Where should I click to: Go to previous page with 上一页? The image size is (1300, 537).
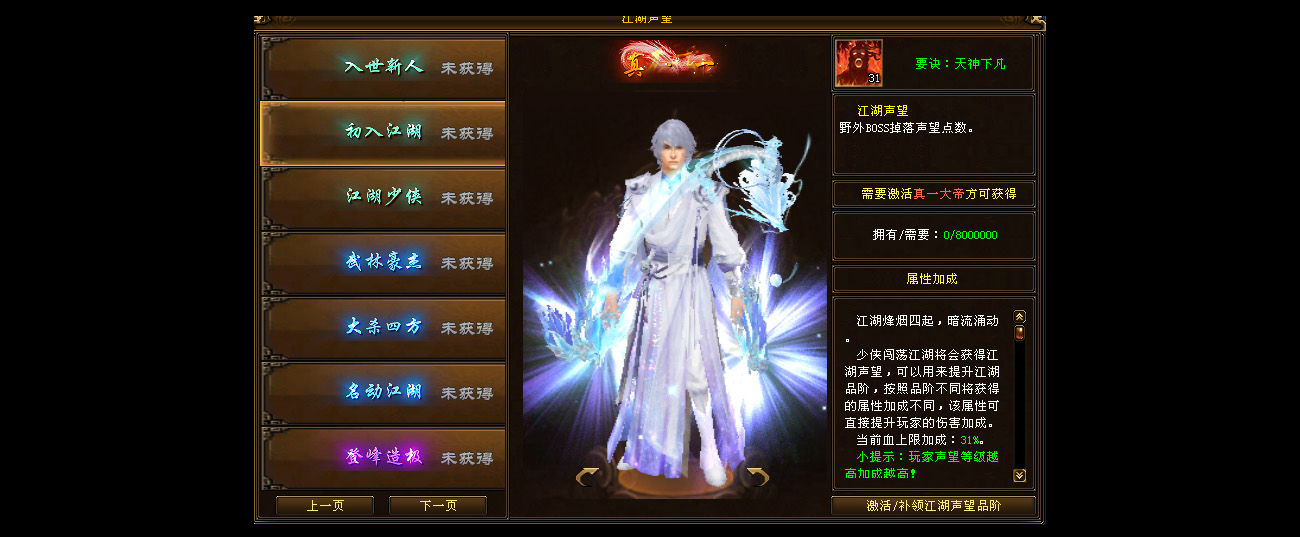(325, 506)
